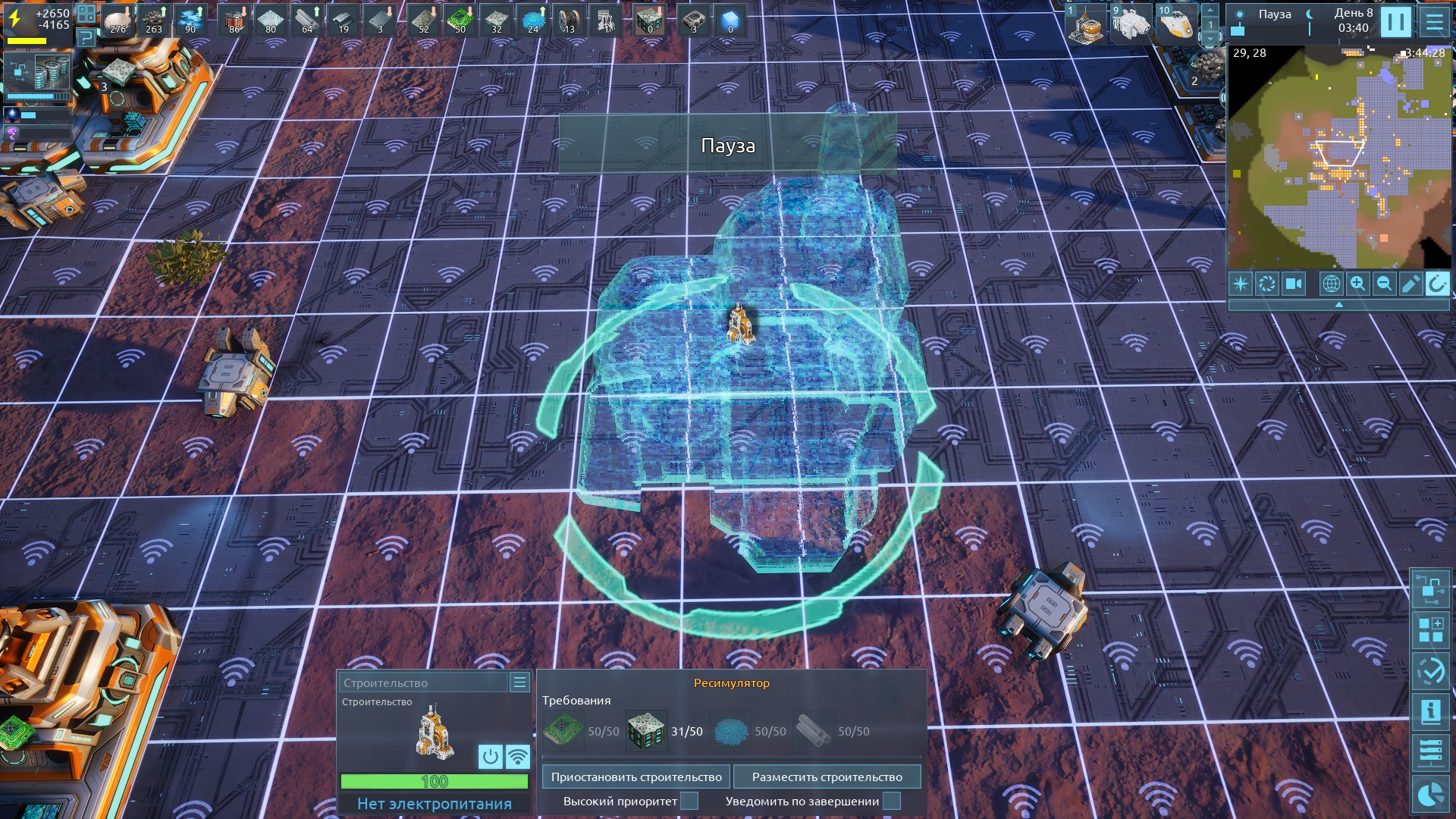1456x819 pixels.
Task: Toggle the wireless signal button in build panel
Action: [x=518, y=756]
